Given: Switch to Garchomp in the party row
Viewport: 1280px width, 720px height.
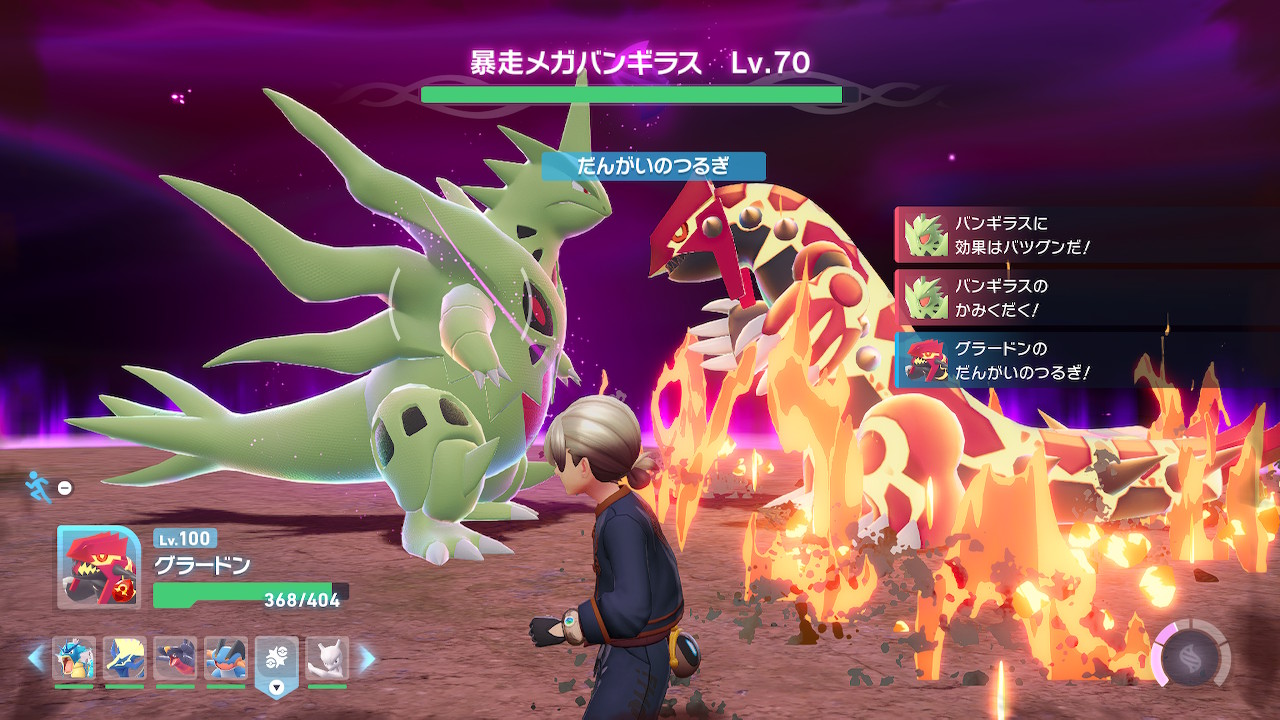Looking at the screenshot, I should (176, 658).
